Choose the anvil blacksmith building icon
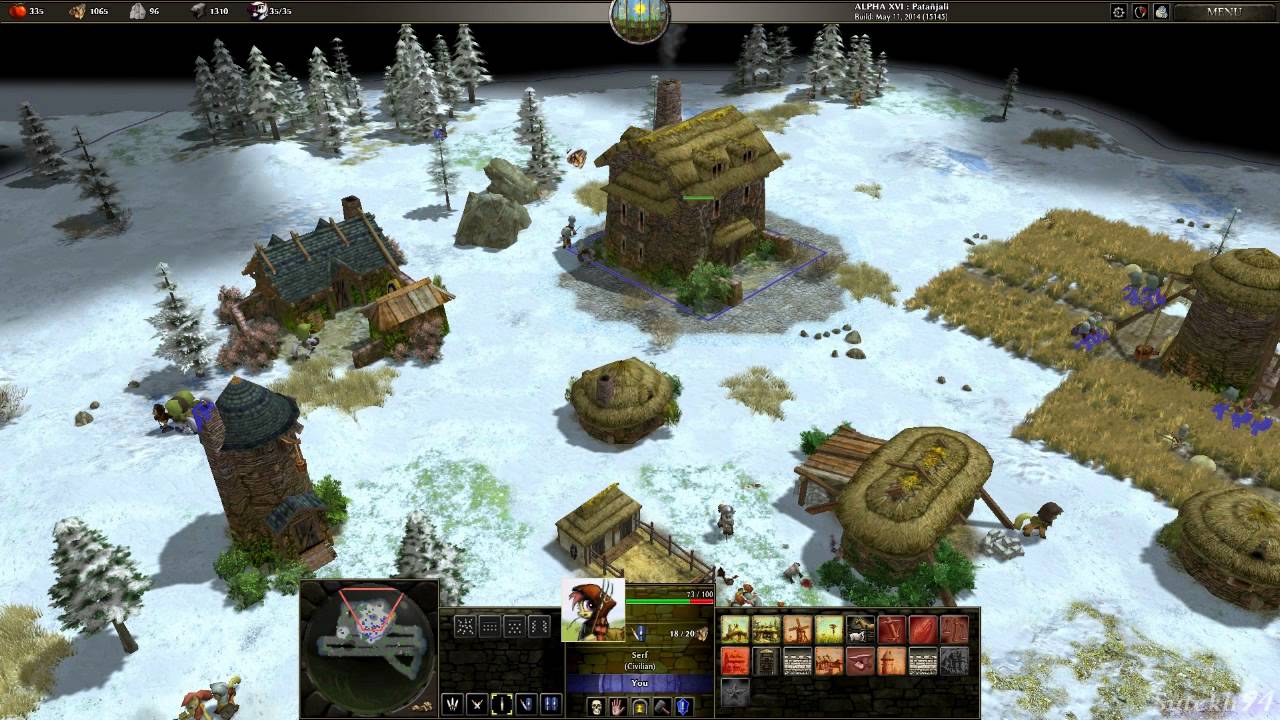This screenshot has width=1280, height=720. pyautogui.click(x=859, y=661)
